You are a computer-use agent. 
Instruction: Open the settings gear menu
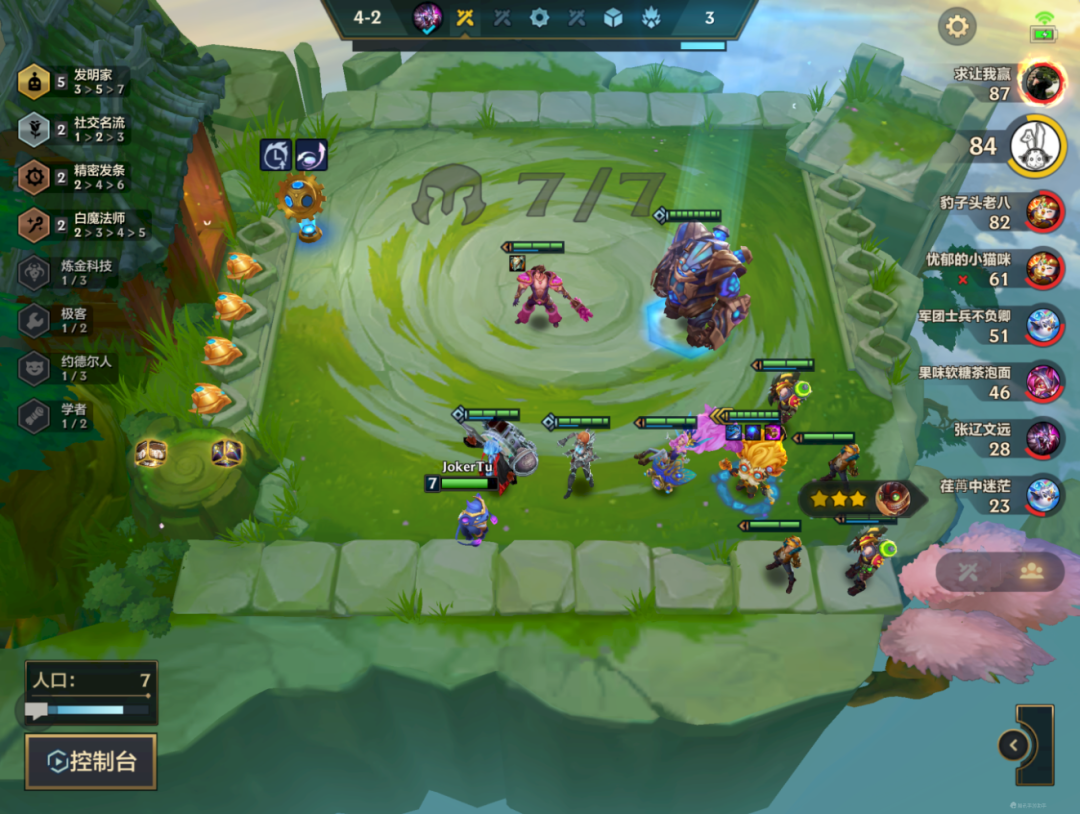(957, 26)
